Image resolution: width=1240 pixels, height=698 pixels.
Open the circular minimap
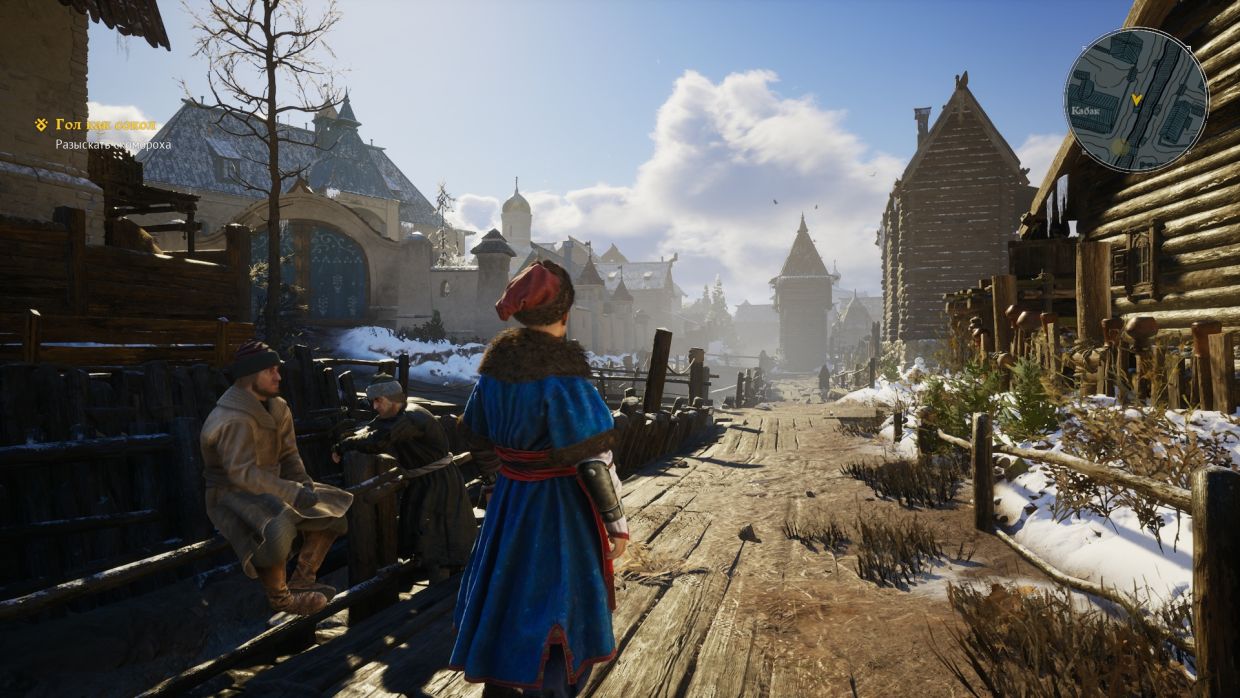(x=1135, y=100)
